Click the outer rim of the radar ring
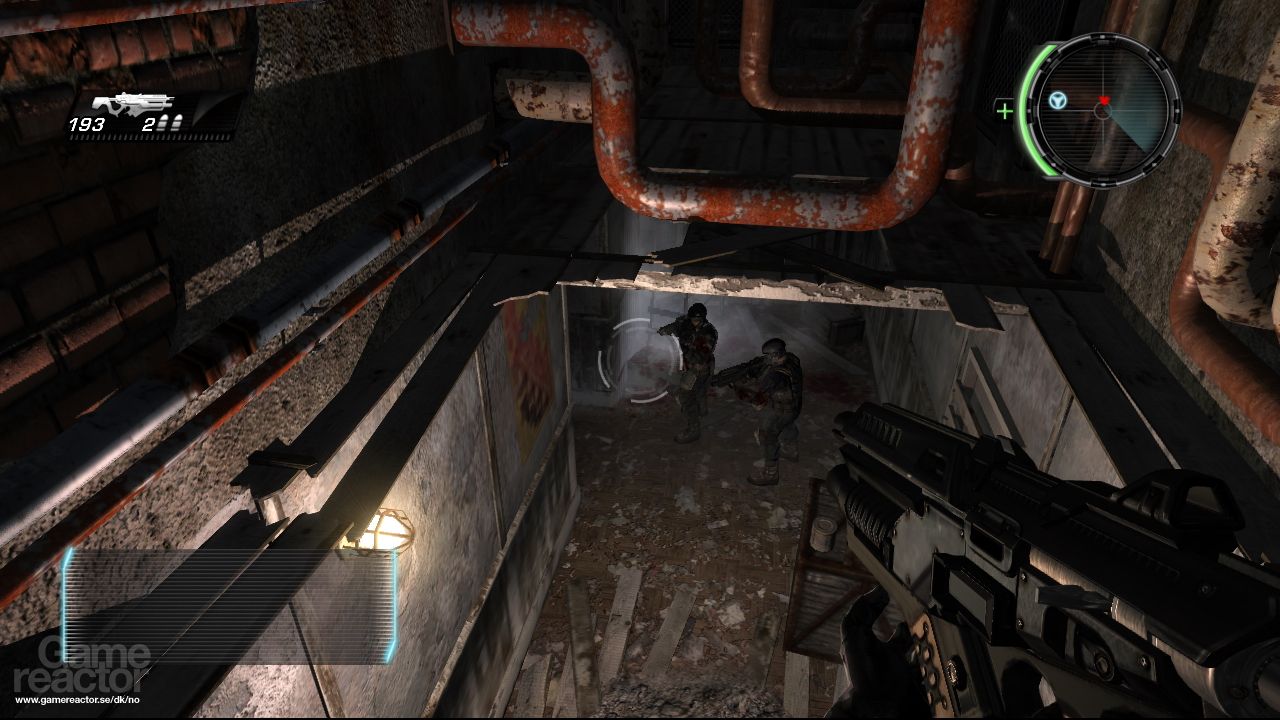The image size is (1280, 720). click(1101, 38)
